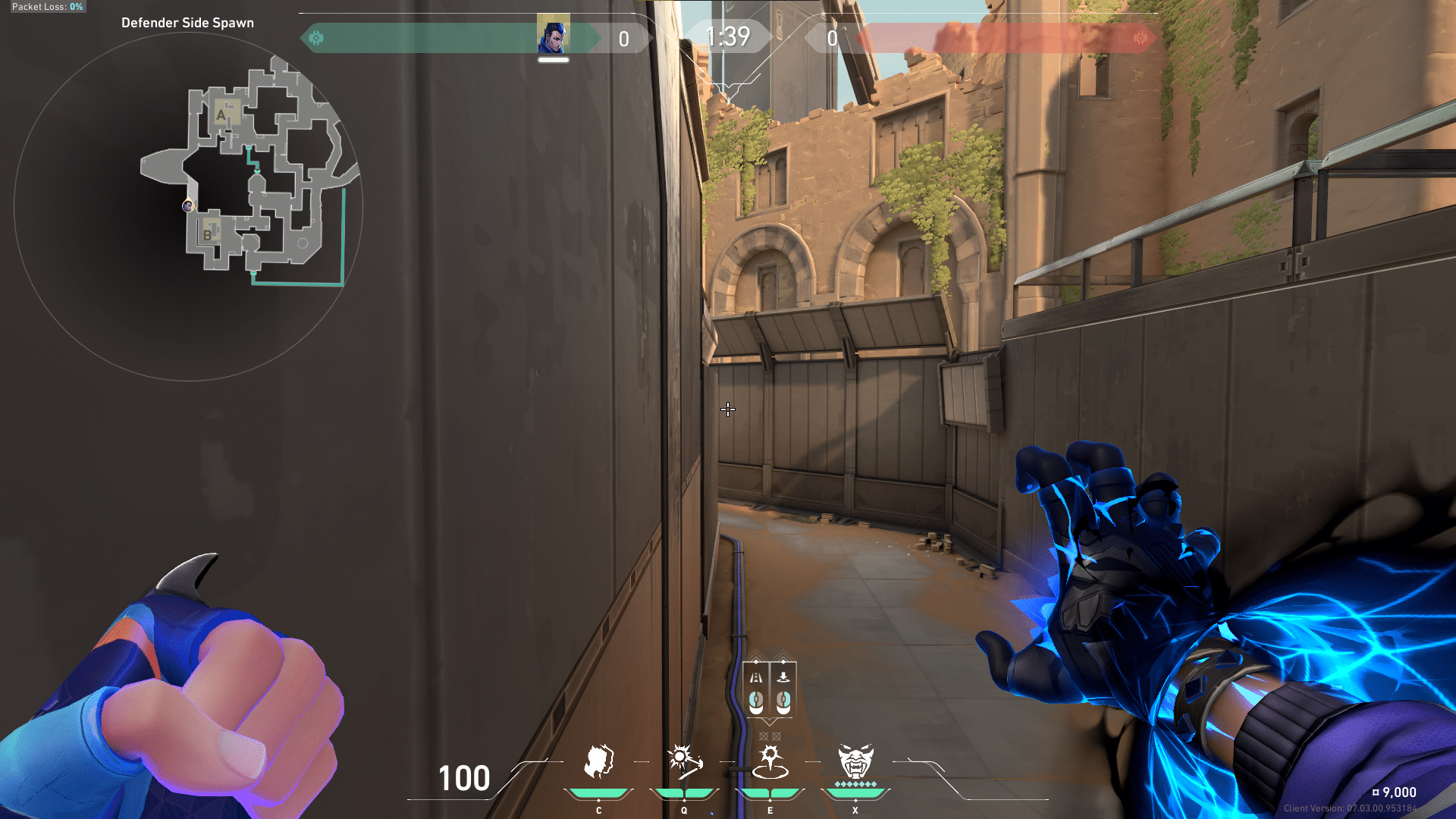Select the B site marker on minimap

(x=207, y=234)
